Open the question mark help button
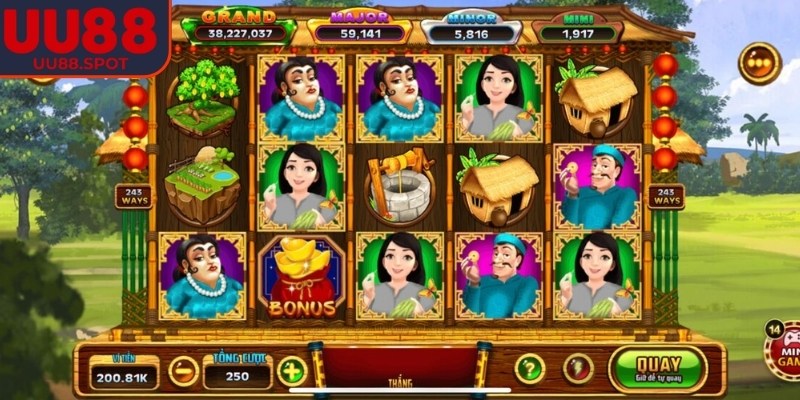Screen dimensions: 800x400 529,369
